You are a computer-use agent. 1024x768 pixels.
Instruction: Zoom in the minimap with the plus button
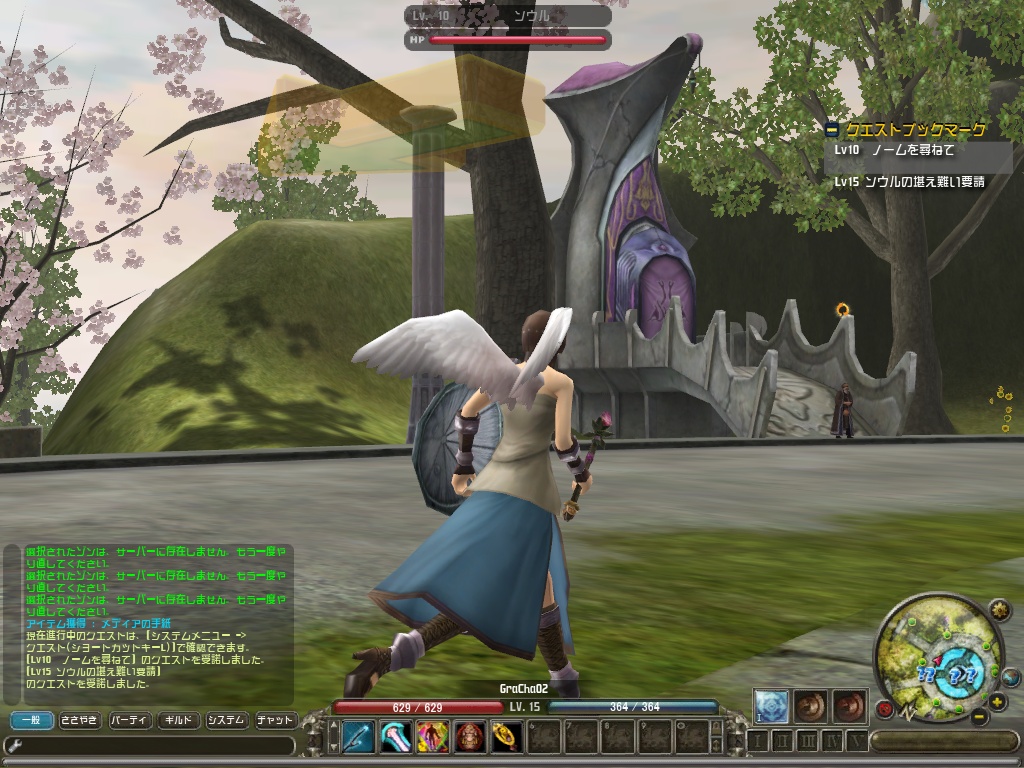(997, 701)
